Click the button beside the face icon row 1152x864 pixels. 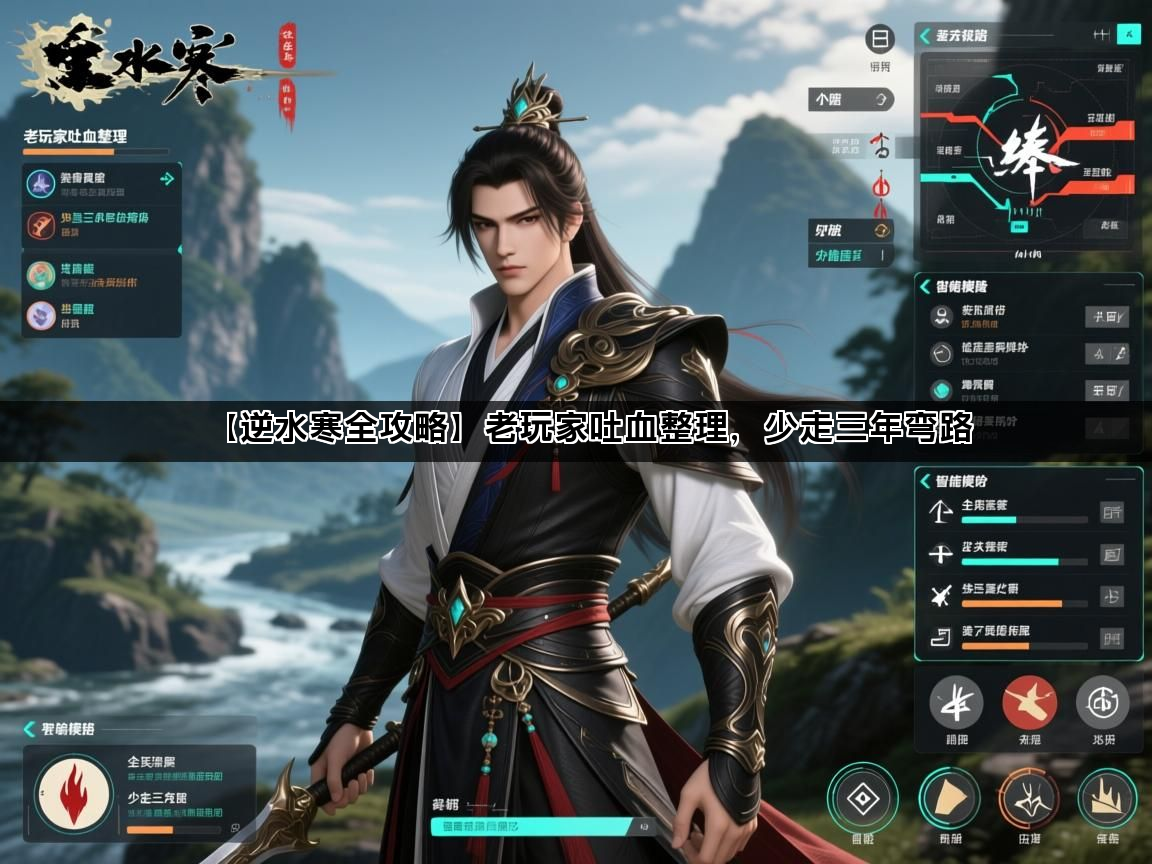pos(1108,318)
